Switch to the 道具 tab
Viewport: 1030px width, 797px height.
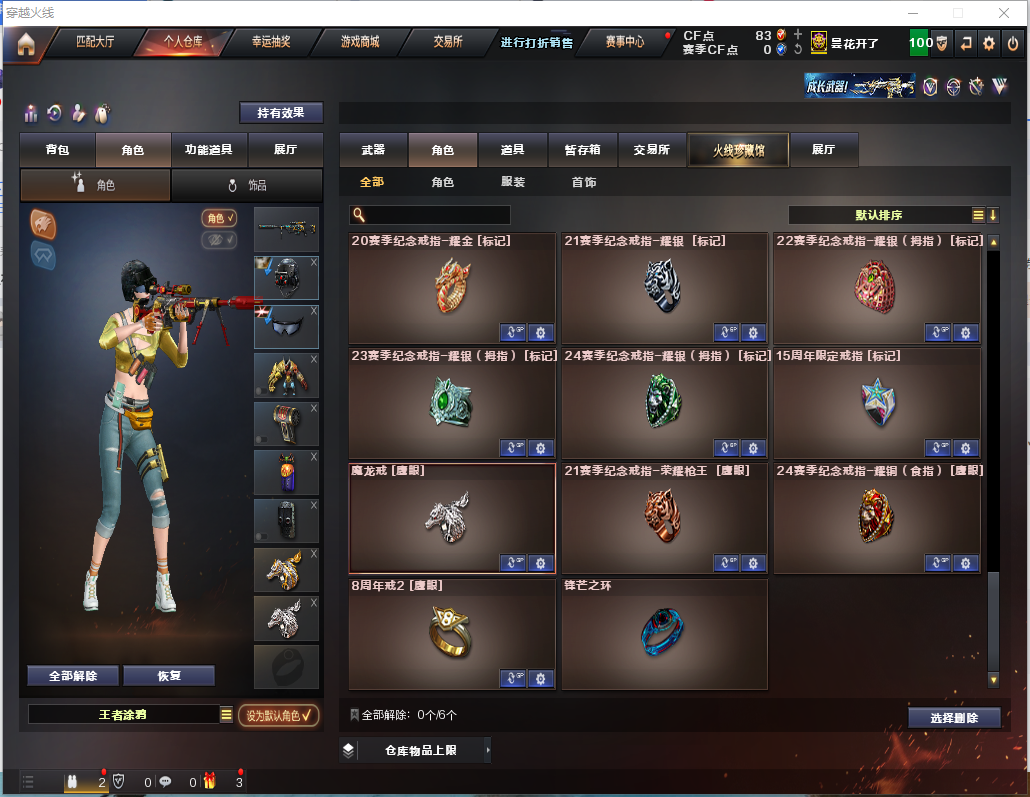[513, 150]
